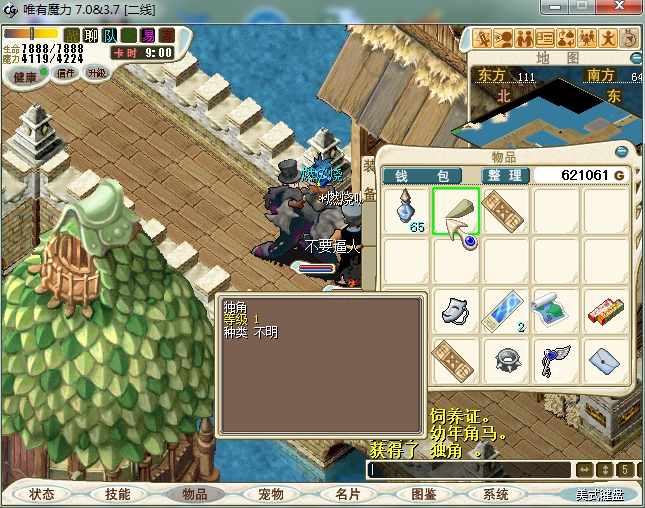
Task: Select the blue envelope item
Action: (603, 358)
